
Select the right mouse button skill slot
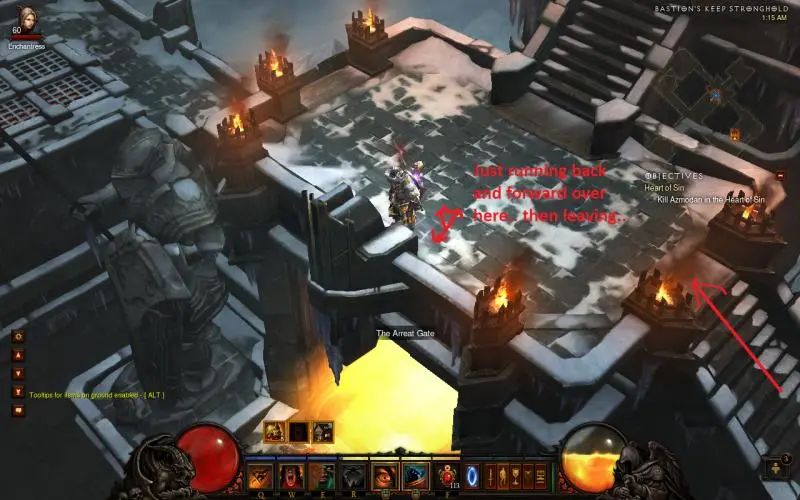pyautogui.click(x=415, y=476)
